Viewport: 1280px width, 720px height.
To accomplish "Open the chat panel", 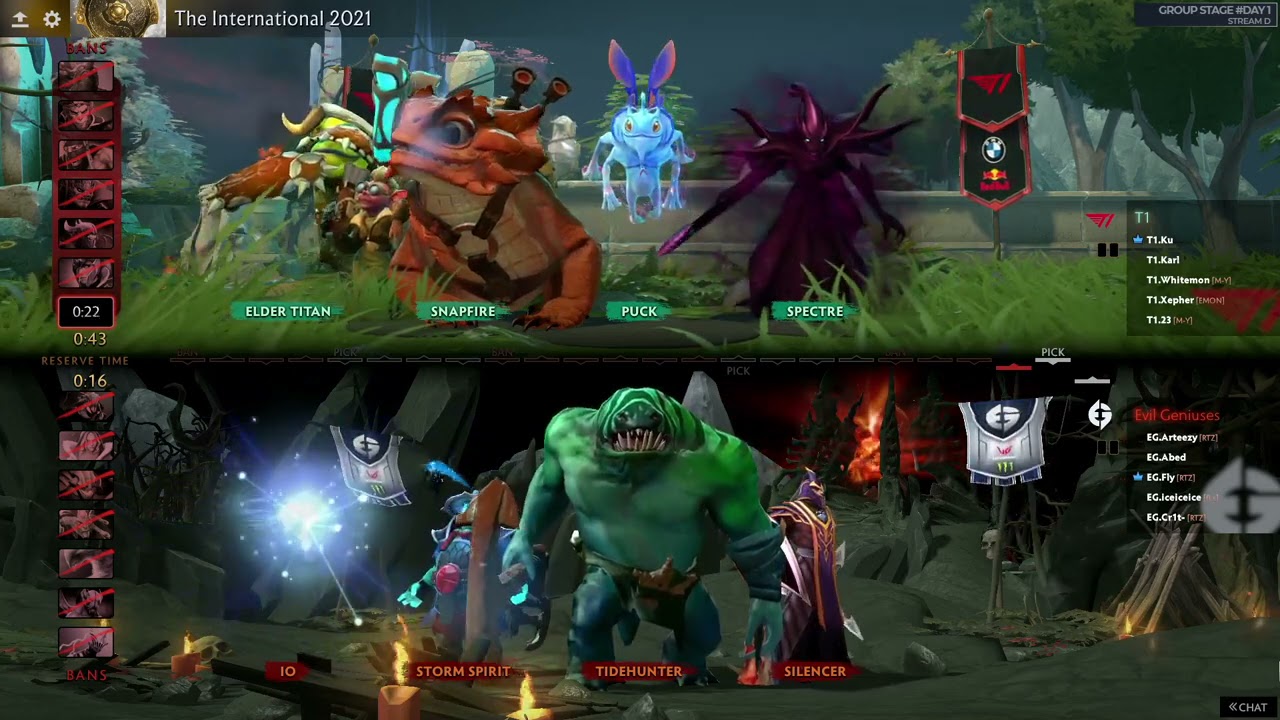I will pos(1248,707).
